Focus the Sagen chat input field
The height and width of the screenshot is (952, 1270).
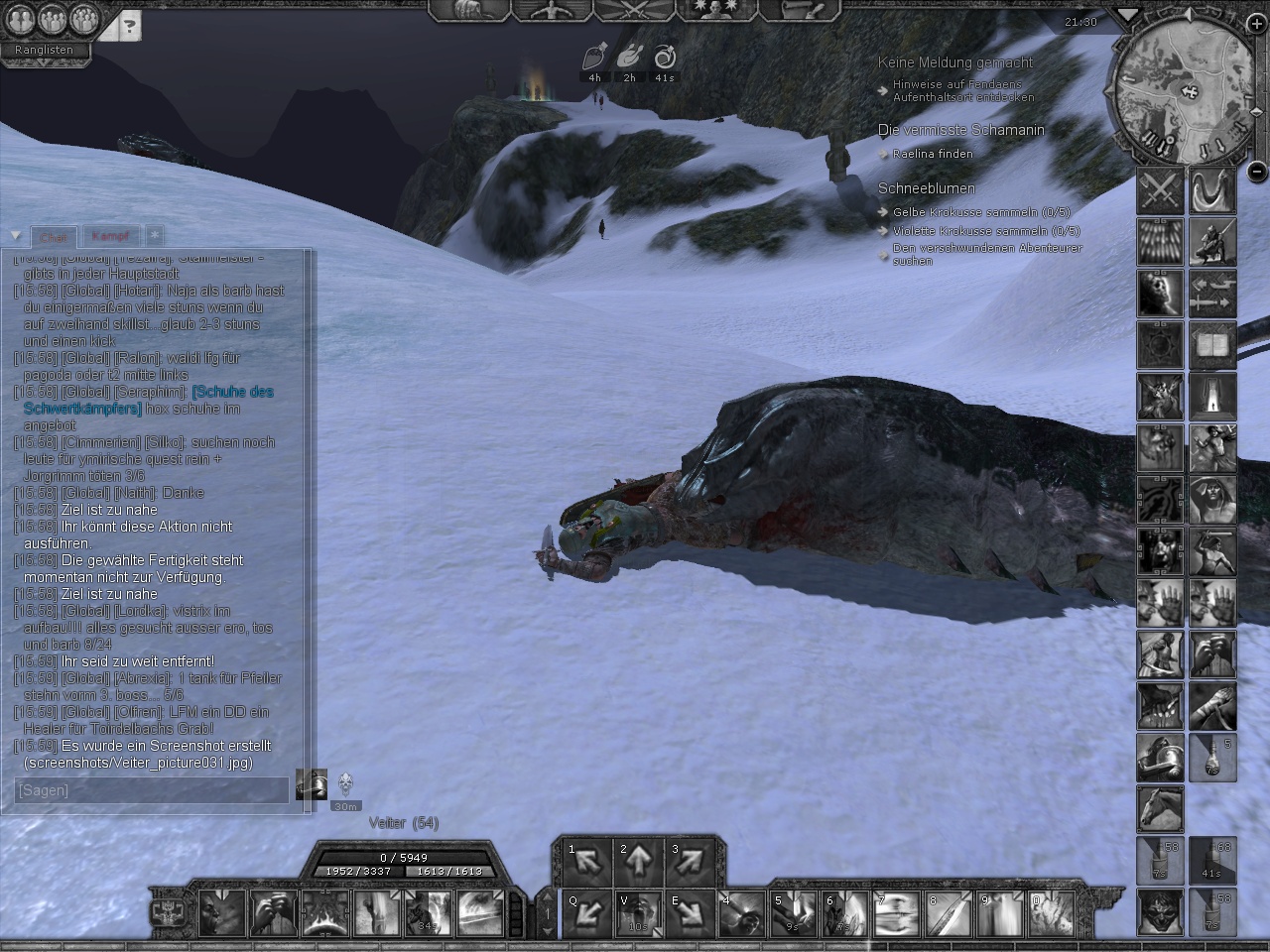coord(153,790)
